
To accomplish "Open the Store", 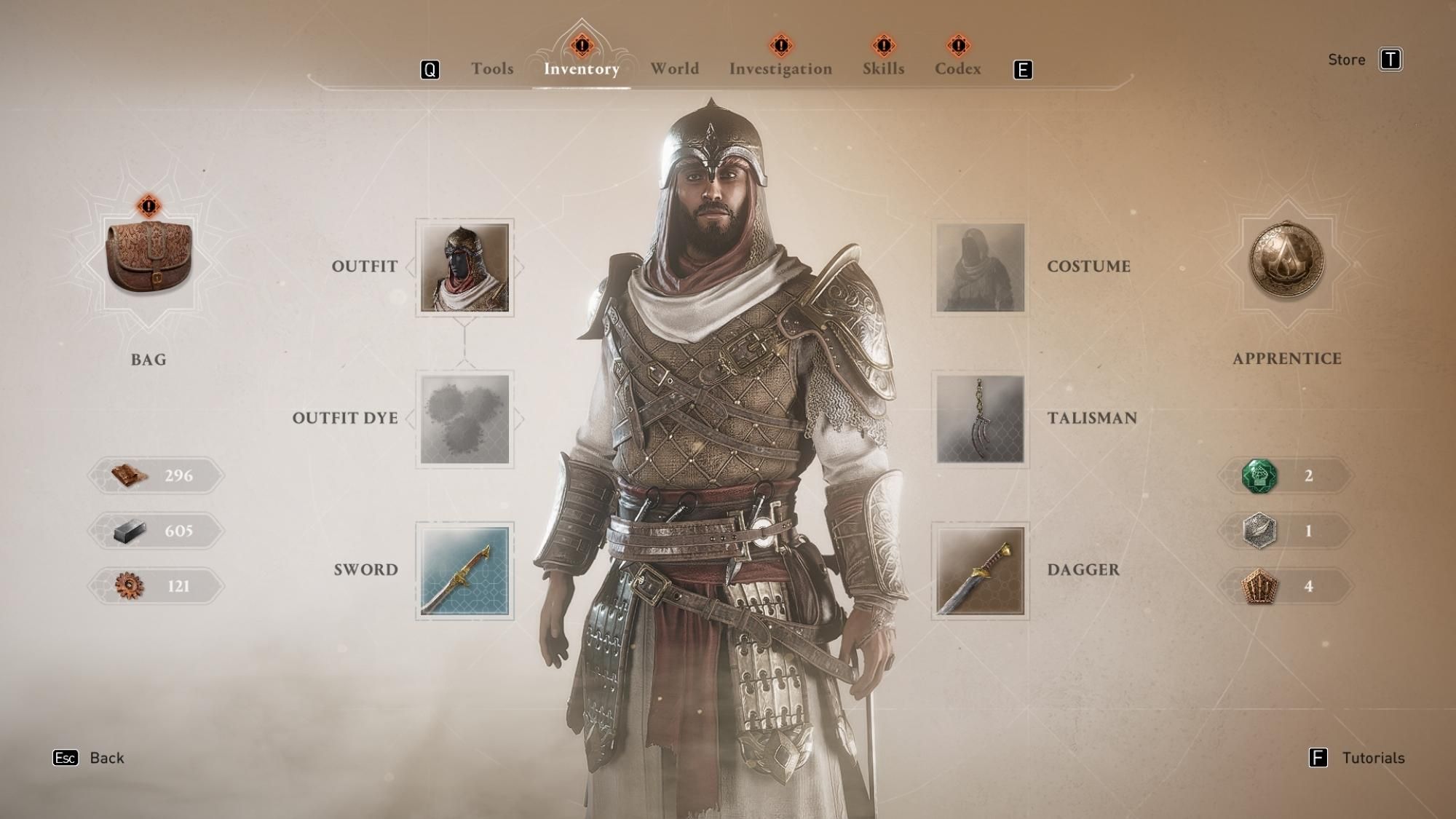I will point(1347,60).
